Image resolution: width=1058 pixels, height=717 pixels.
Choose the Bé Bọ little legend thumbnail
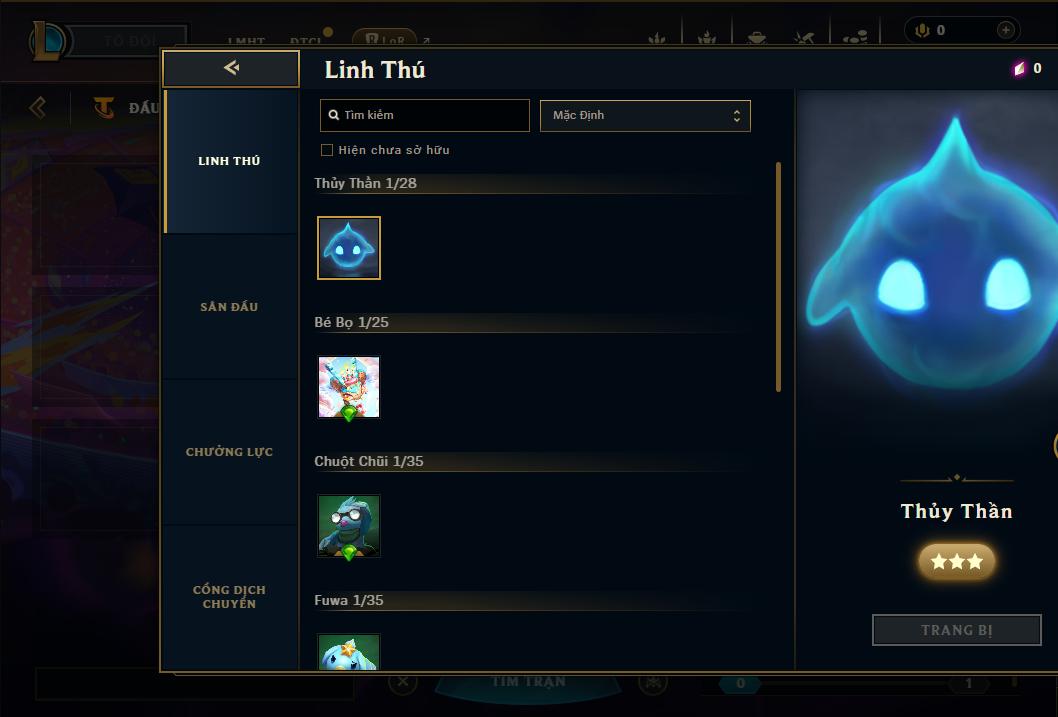[x=349, y=387]
